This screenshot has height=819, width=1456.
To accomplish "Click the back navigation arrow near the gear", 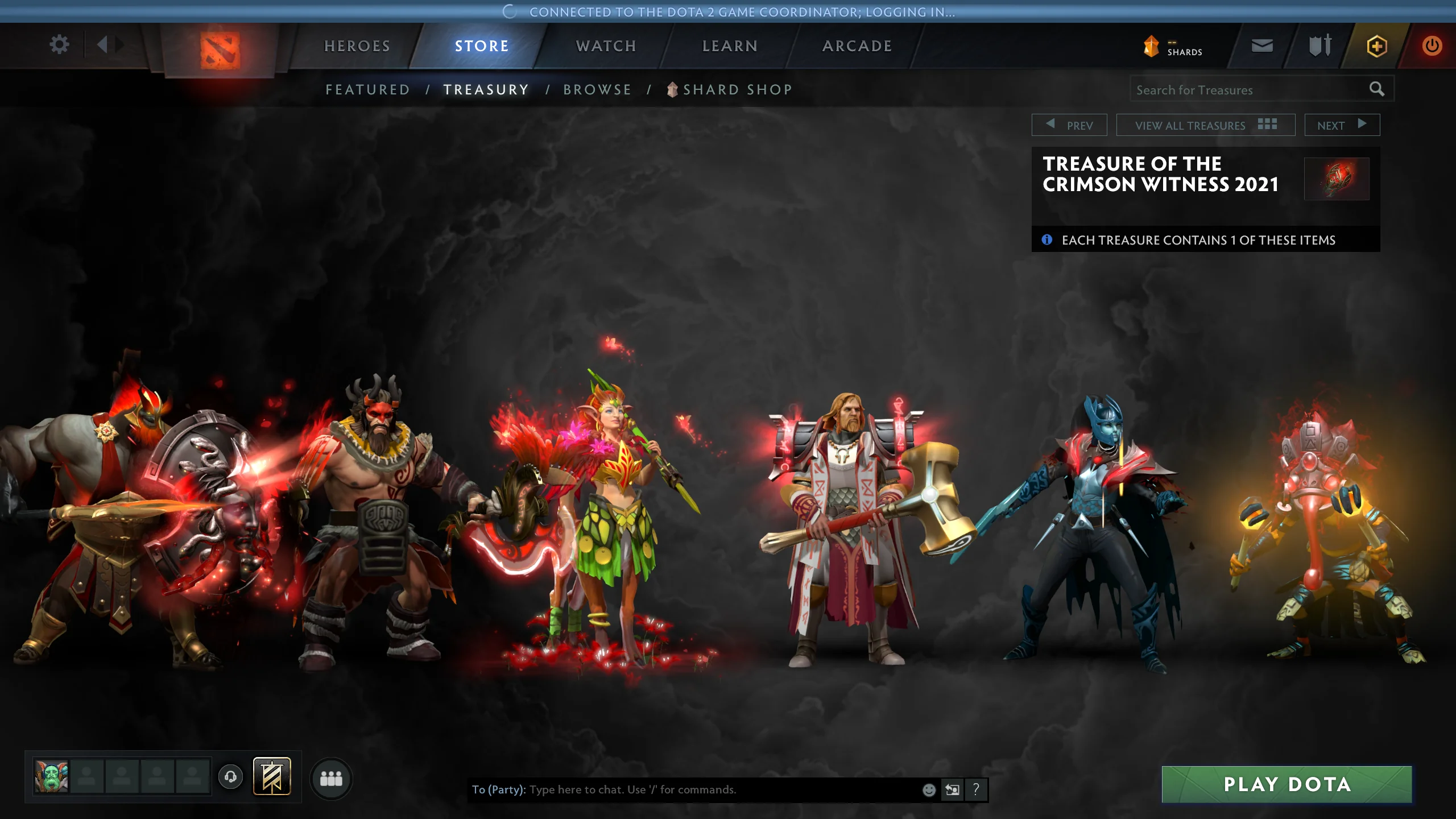I will (x=103, y=45).
